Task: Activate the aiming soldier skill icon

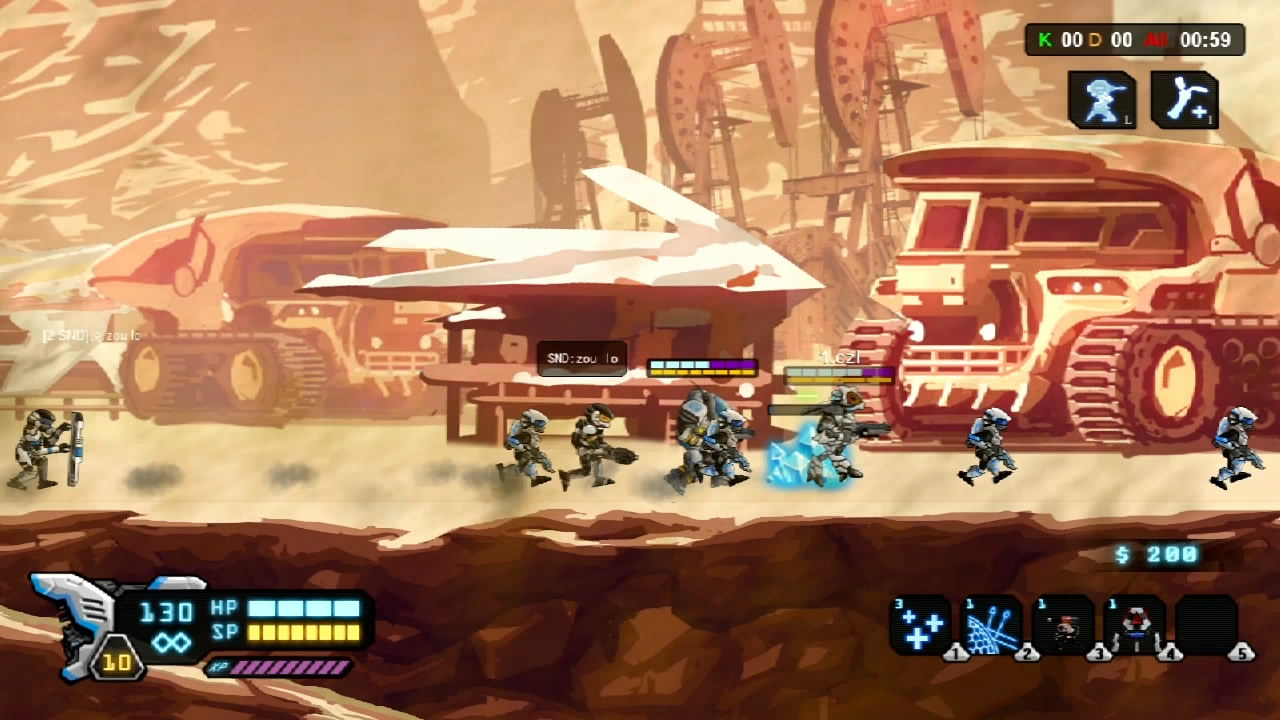Action: (x=1102, y=99)
